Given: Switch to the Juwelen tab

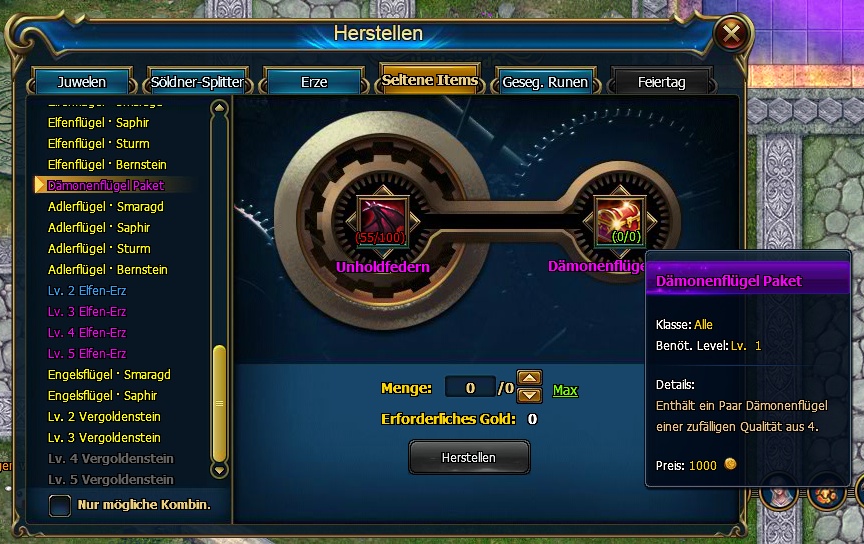Looking at the screenshot, I should pos(82,82).
